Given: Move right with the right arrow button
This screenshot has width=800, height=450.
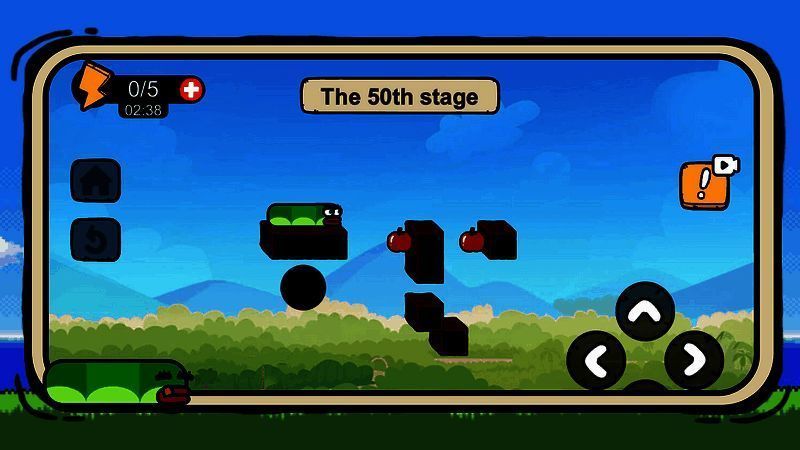Looking at the screenshot, I should point(693,360).
